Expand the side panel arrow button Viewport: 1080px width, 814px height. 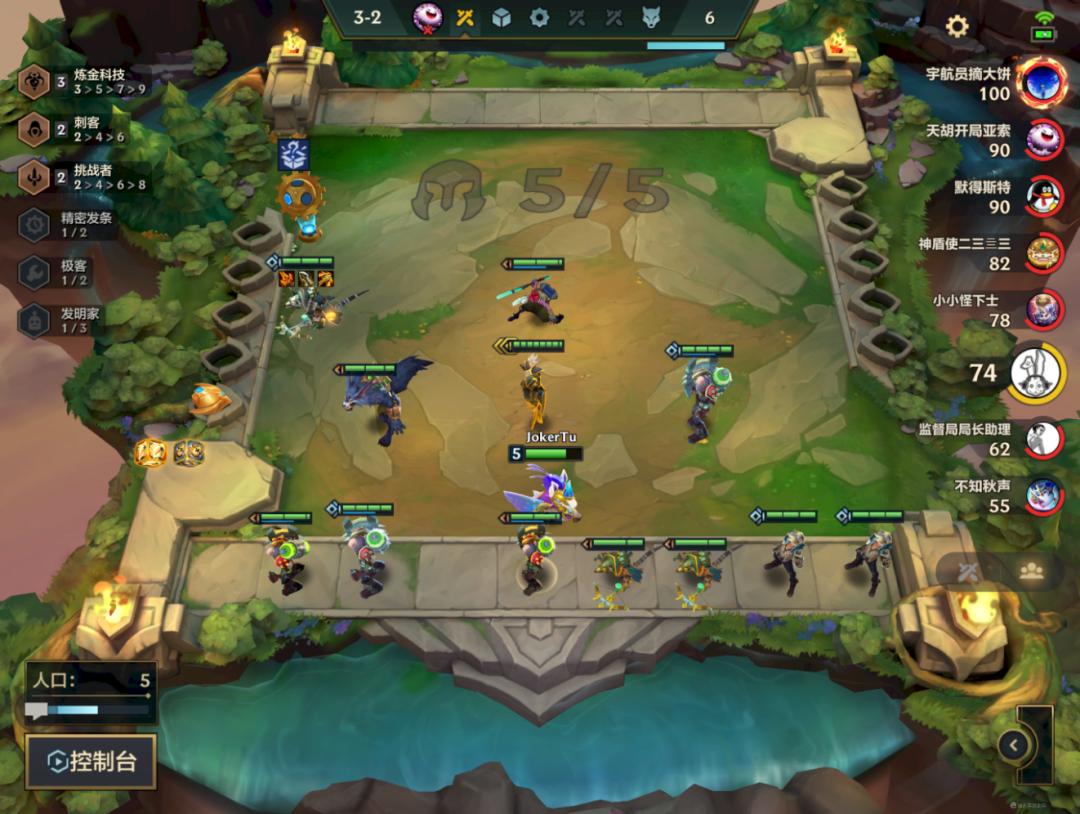(x=1014, y=744)
